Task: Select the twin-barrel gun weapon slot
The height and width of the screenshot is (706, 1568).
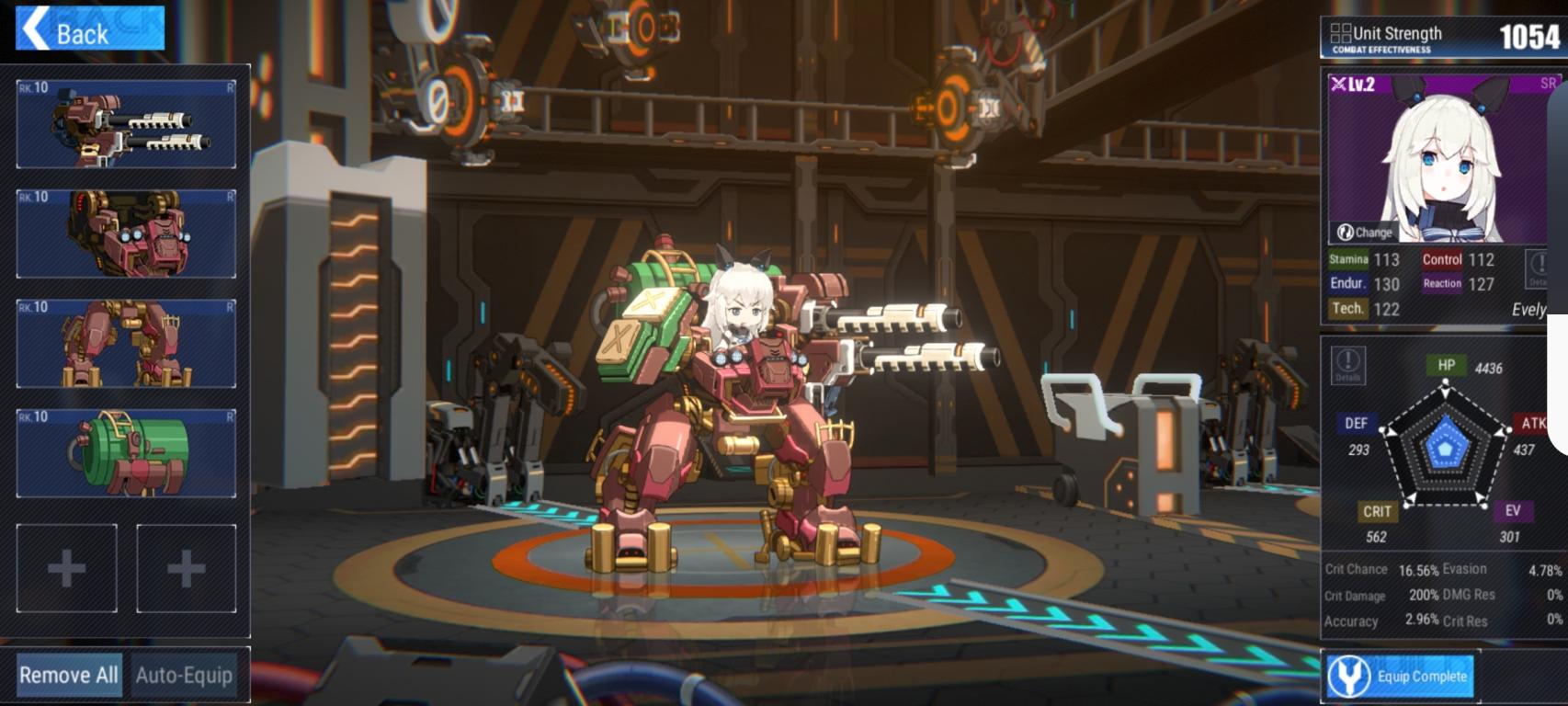Action: (126, 124)
